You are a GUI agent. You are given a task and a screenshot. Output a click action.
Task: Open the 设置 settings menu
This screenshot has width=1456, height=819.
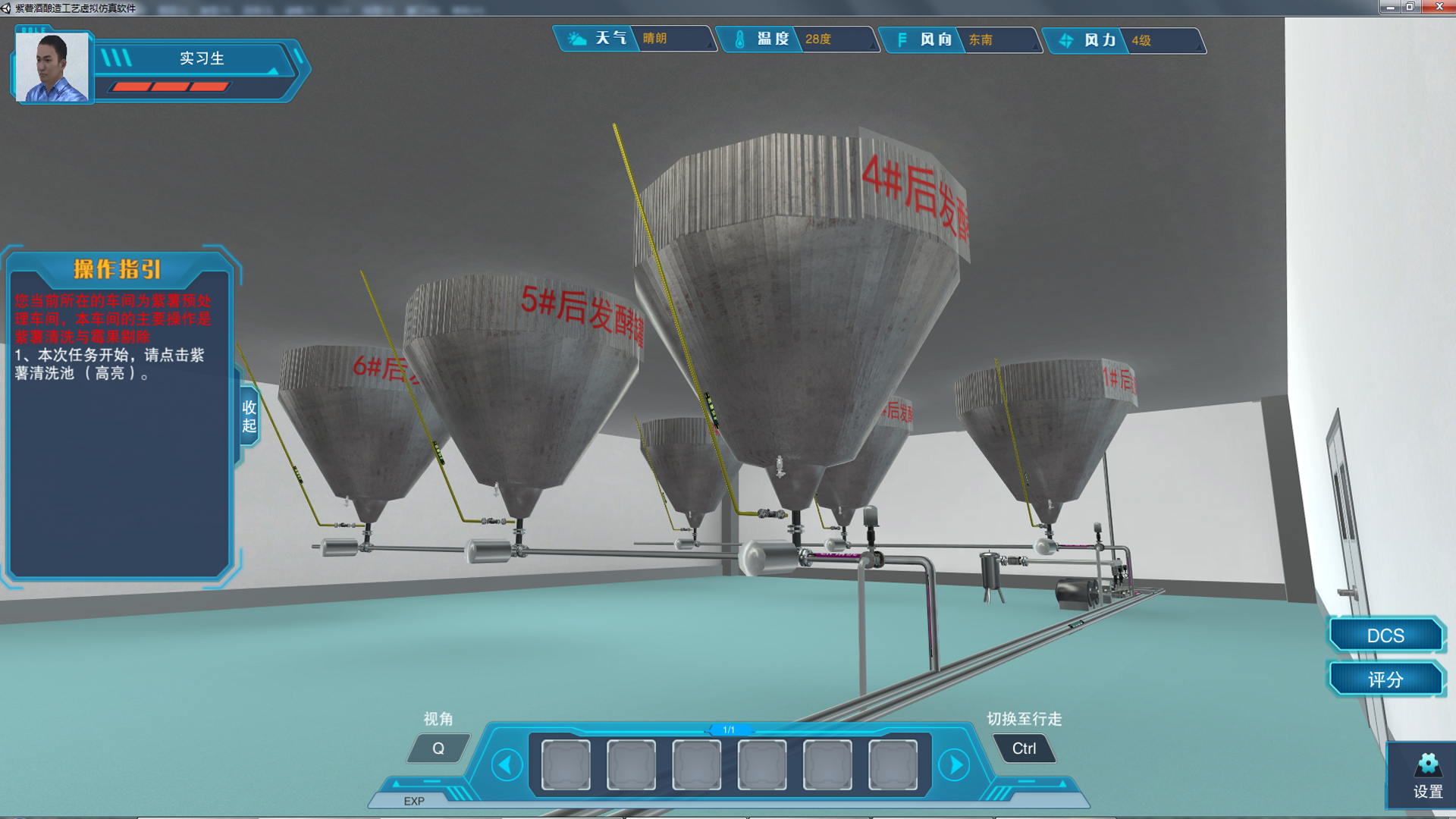point(1427,776)
